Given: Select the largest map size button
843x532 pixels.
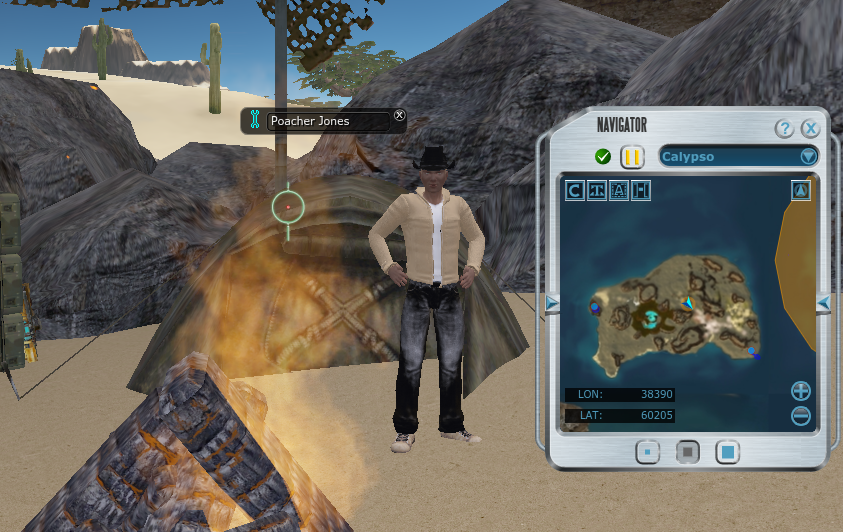Looking at the screenshot, I should click(x=727, y=452).
